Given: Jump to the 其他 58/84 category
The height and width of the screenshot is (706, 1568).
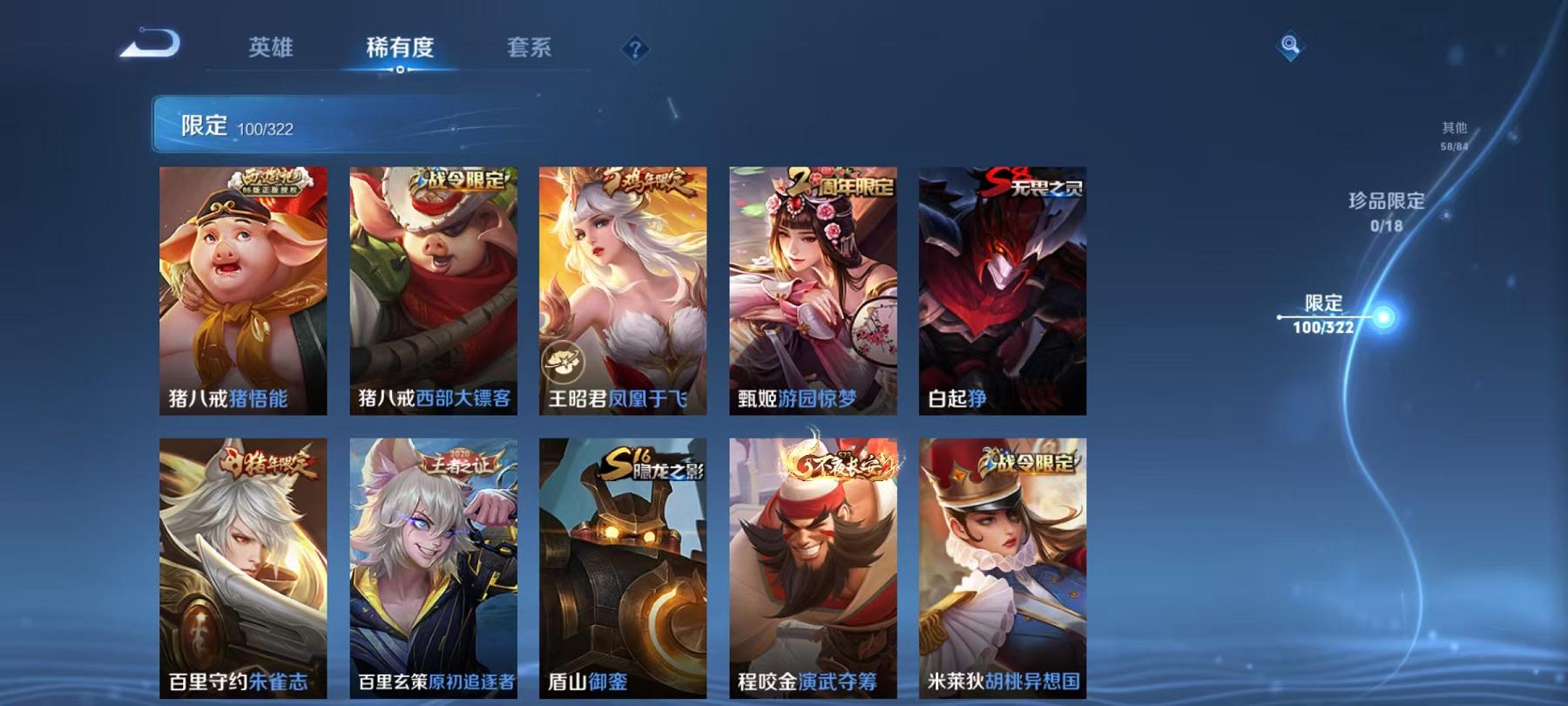Looking at the screenshot, I should click(1454, 132).
